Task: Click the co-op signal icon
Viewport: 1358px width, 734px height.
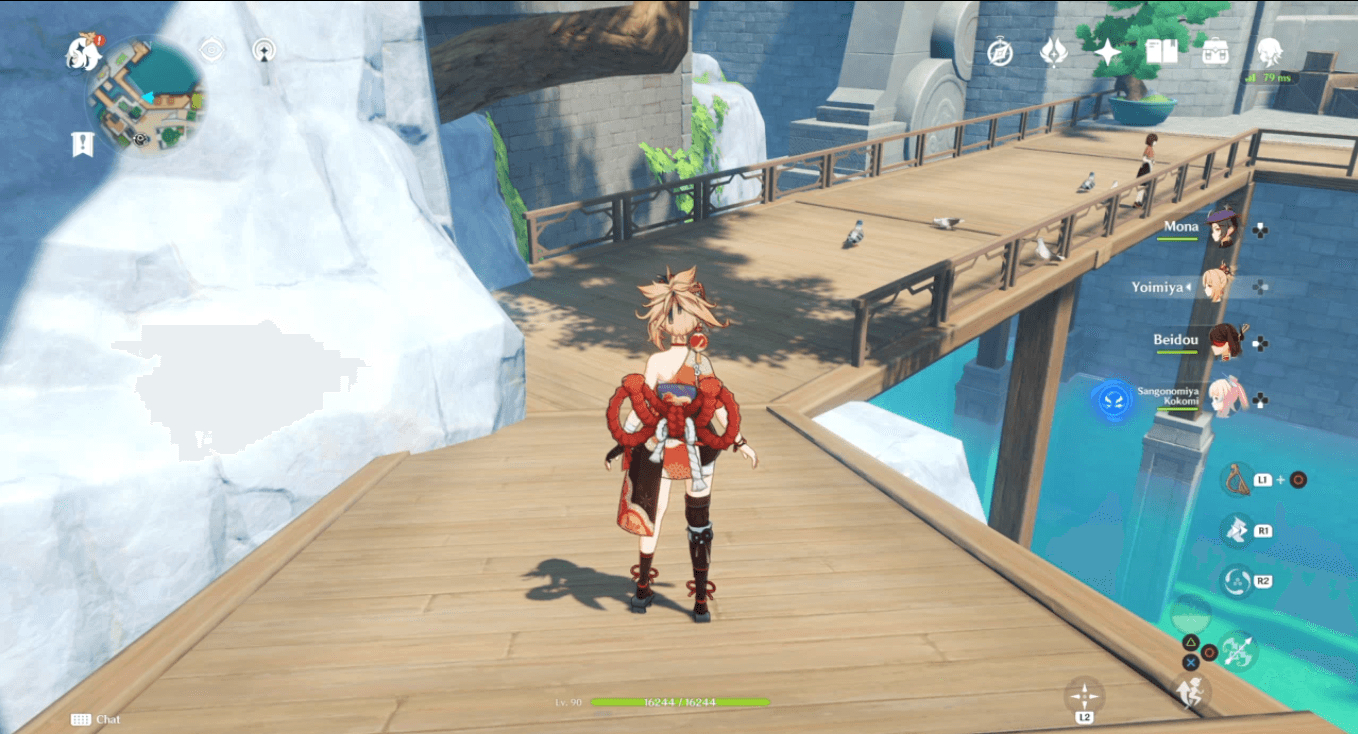Action: (264, 50)
